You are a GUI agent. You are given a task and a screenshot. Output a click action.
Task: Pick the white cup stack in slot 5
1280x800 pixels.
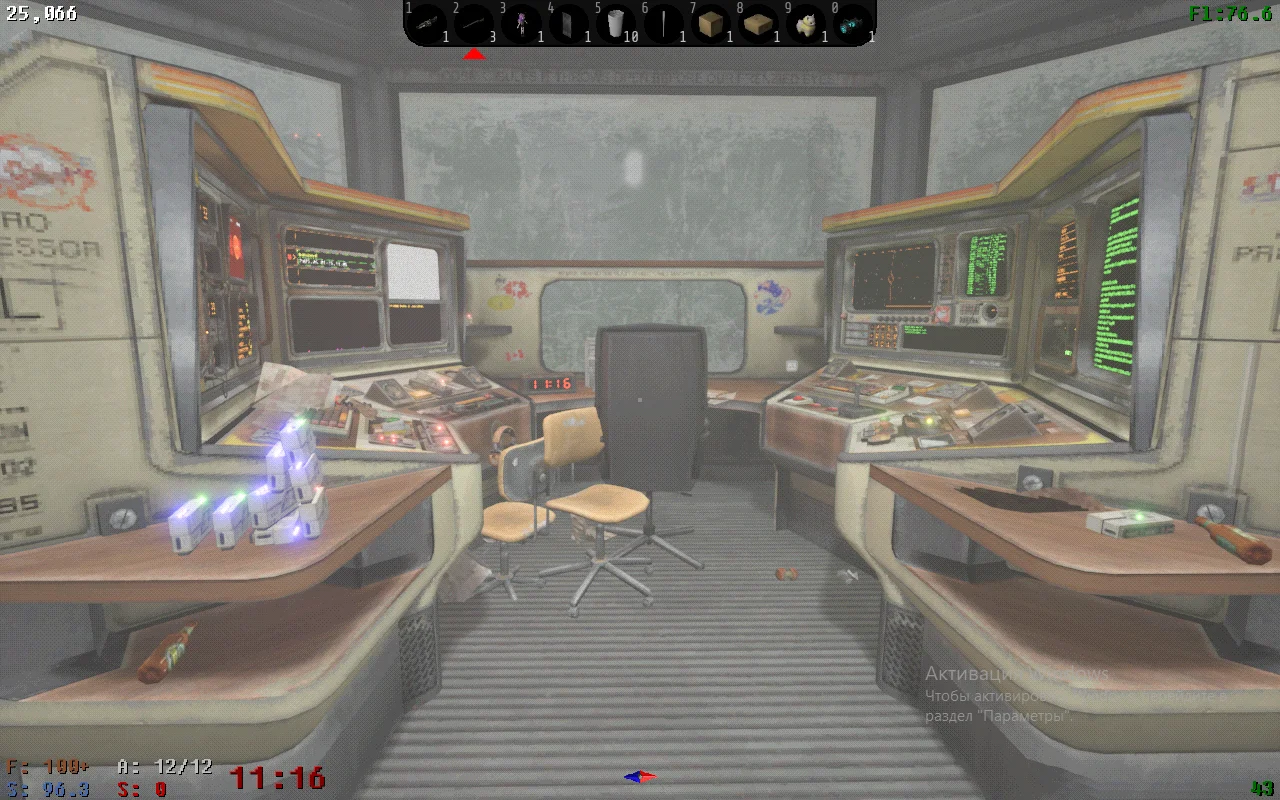tap(616, 23)
